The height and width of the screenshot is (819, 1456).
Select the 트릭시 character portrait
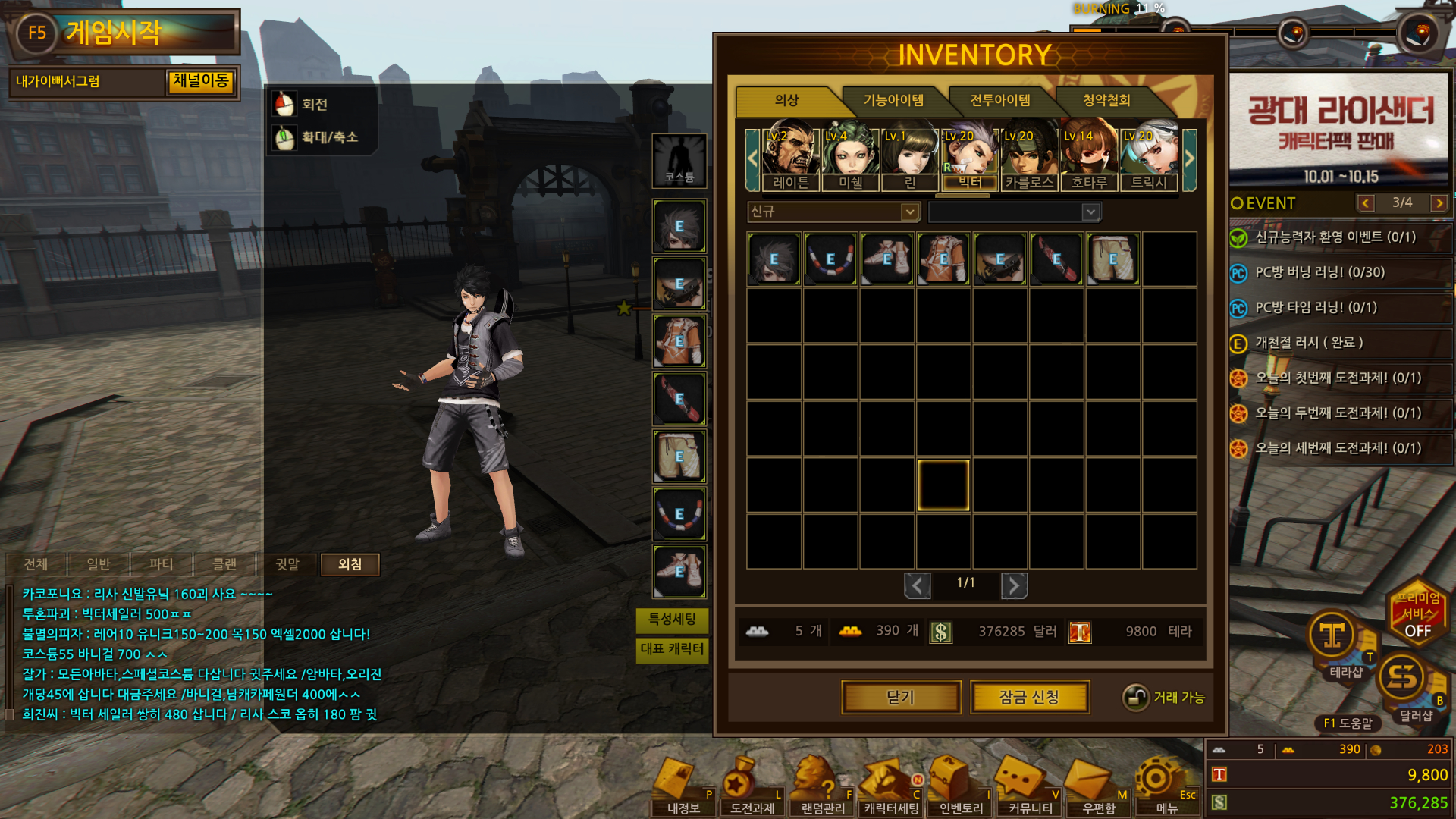pyautogui.click(x=1149, y=155)
